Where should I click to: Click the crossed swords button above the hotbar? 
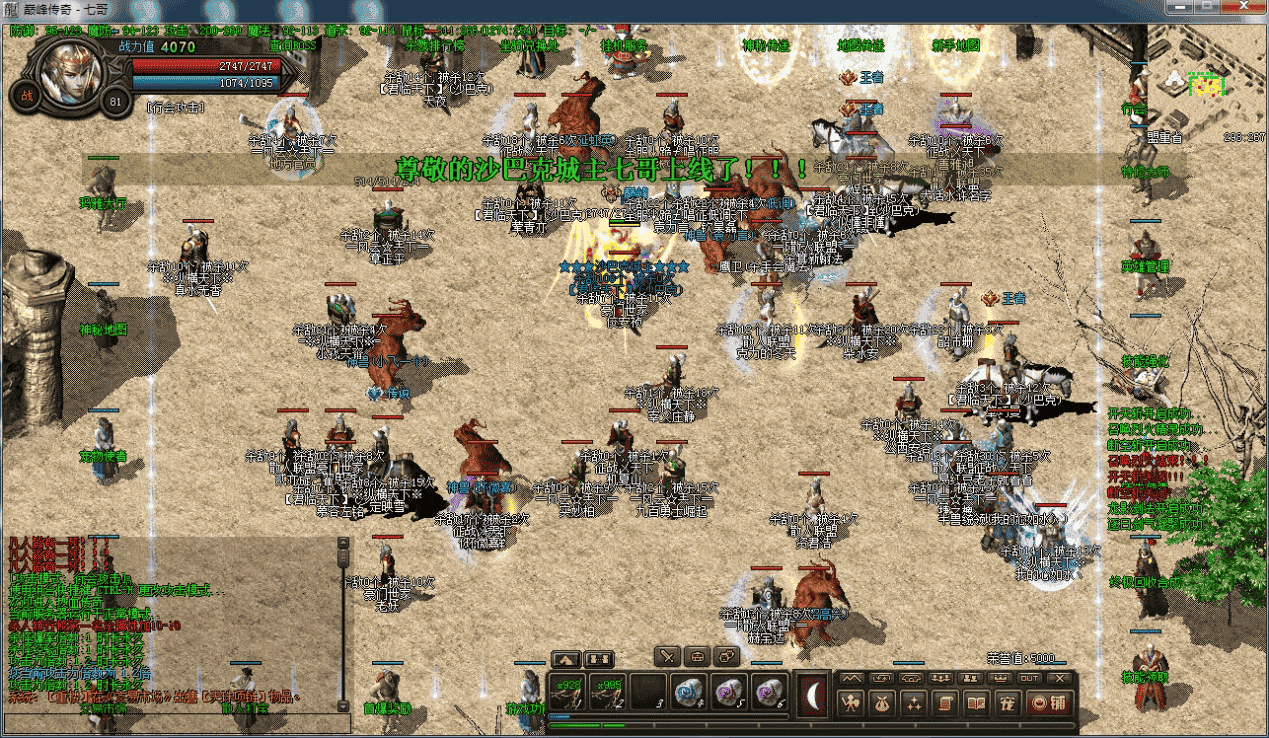coord(669,657)
